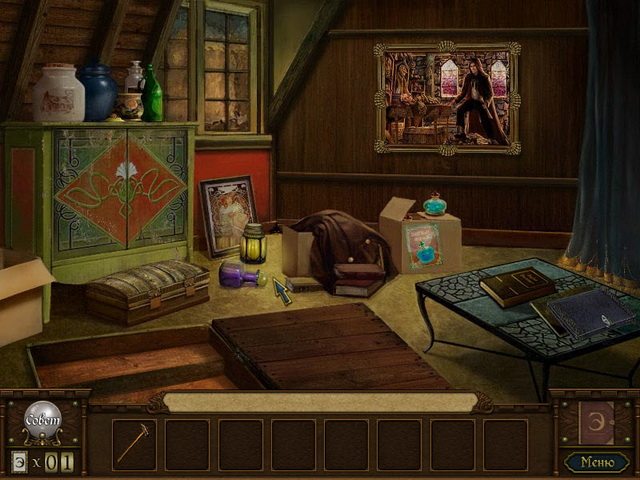
Task: Open the journal book icon
Action: click(x=597, y=421)
